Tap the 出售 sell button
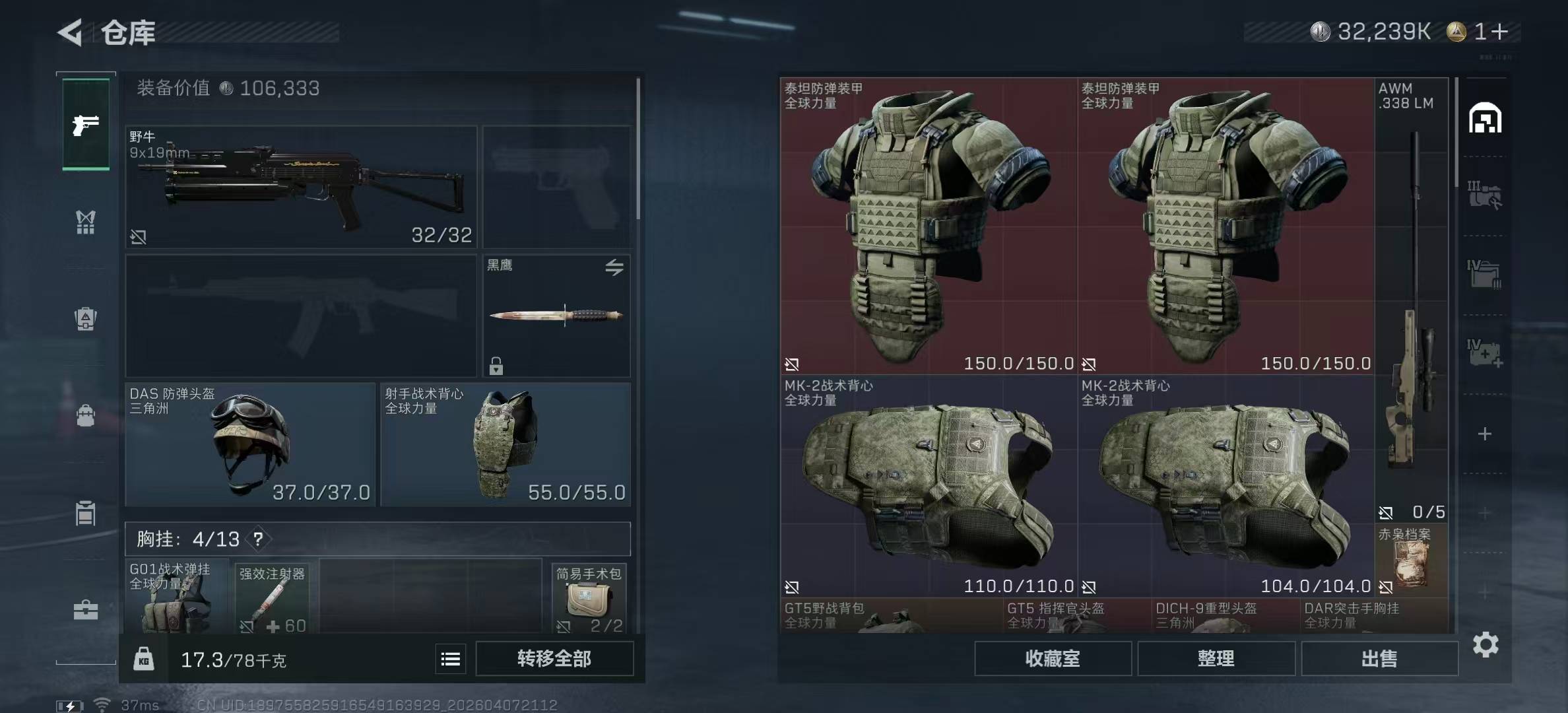 1379,658
